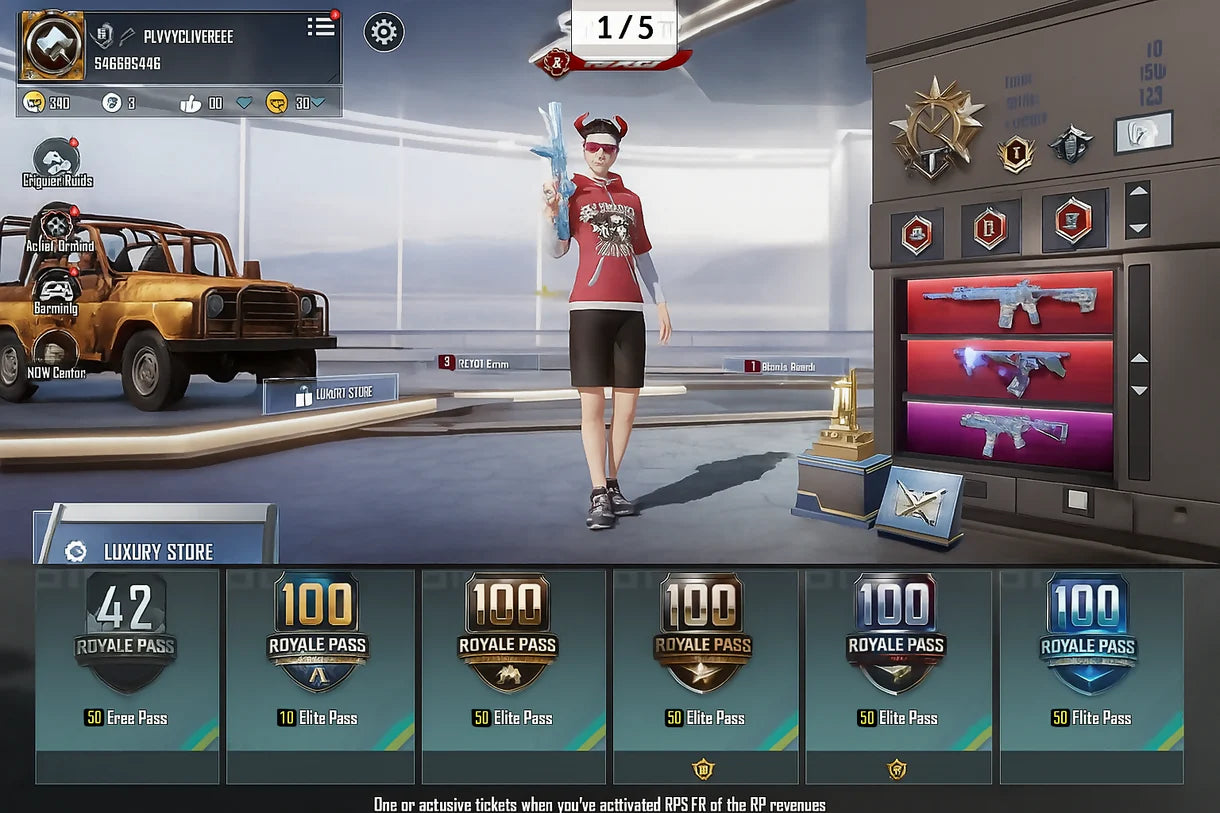Click the crossed weapons panel icon
Viewport: 1220px width, 813px height.
pos(921,504)
